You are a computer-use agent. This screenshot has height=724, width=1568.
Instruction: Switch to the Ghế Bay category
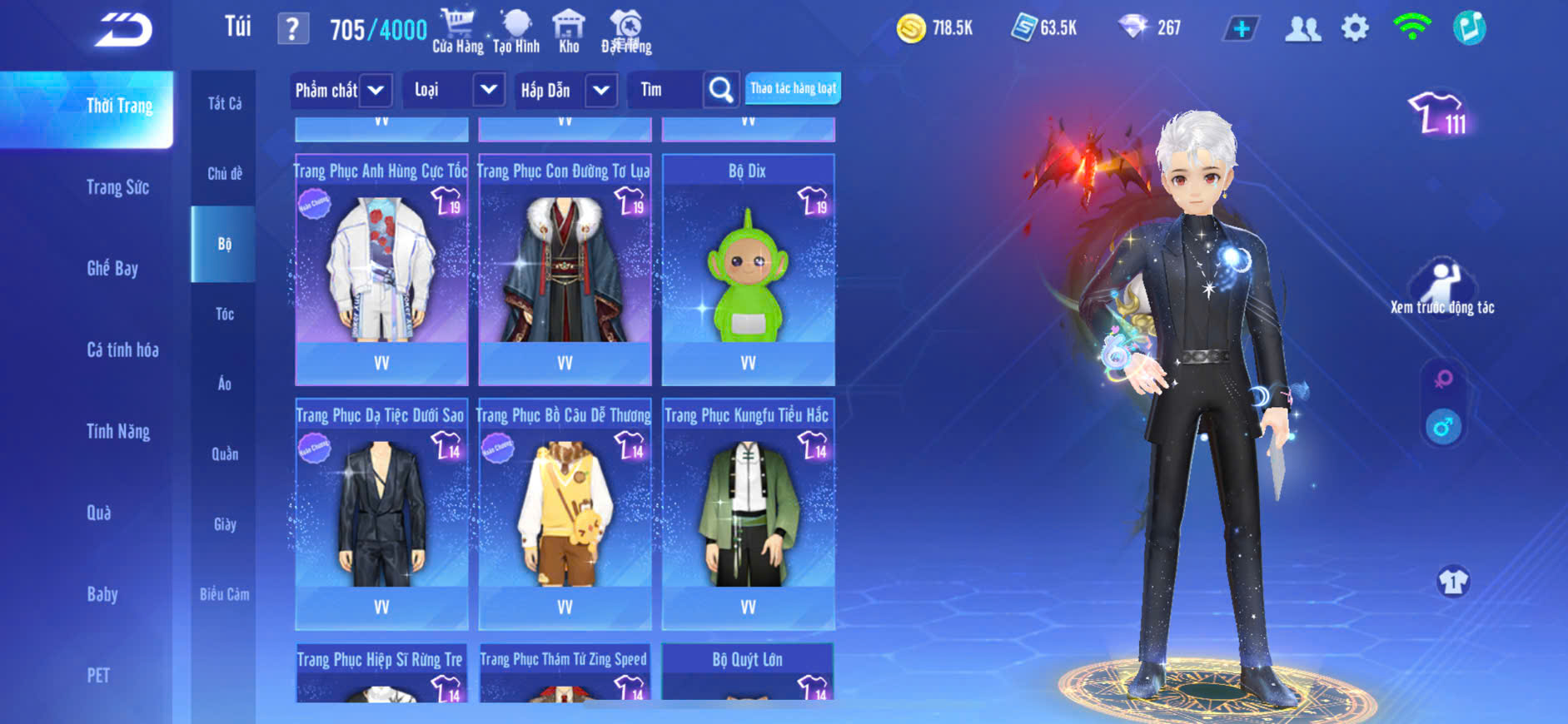pyautogui.click(x=112, y=268)
